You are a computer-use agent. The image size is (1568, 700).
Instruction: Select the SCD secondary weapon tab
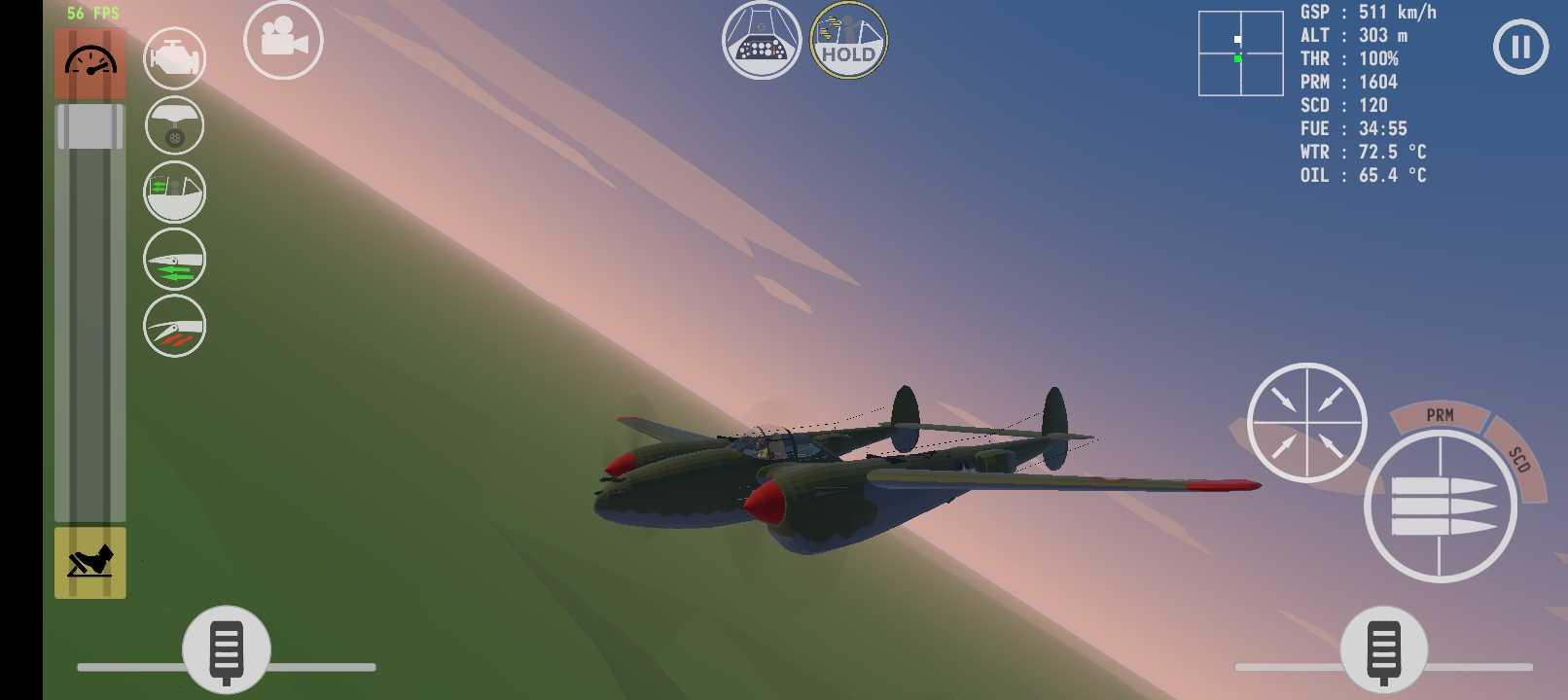point(1519,459)
